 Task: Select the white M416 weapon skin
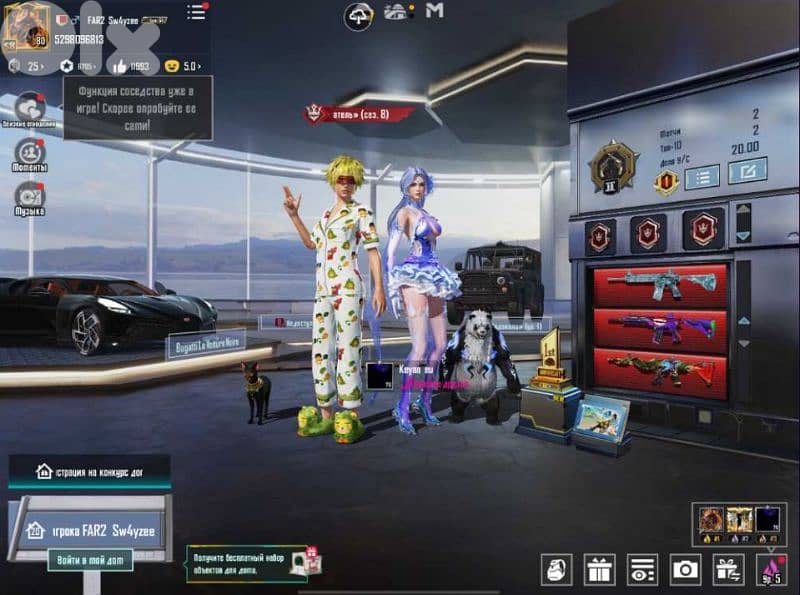(x=660, y=284)
